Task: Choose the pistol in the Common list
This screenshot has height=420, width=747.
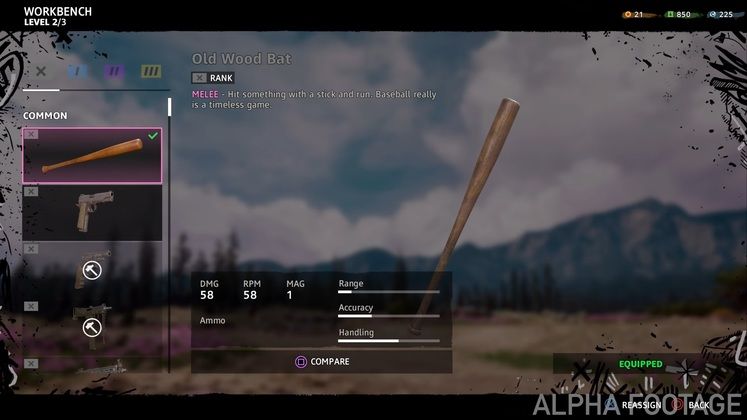Action: [92, 213]
